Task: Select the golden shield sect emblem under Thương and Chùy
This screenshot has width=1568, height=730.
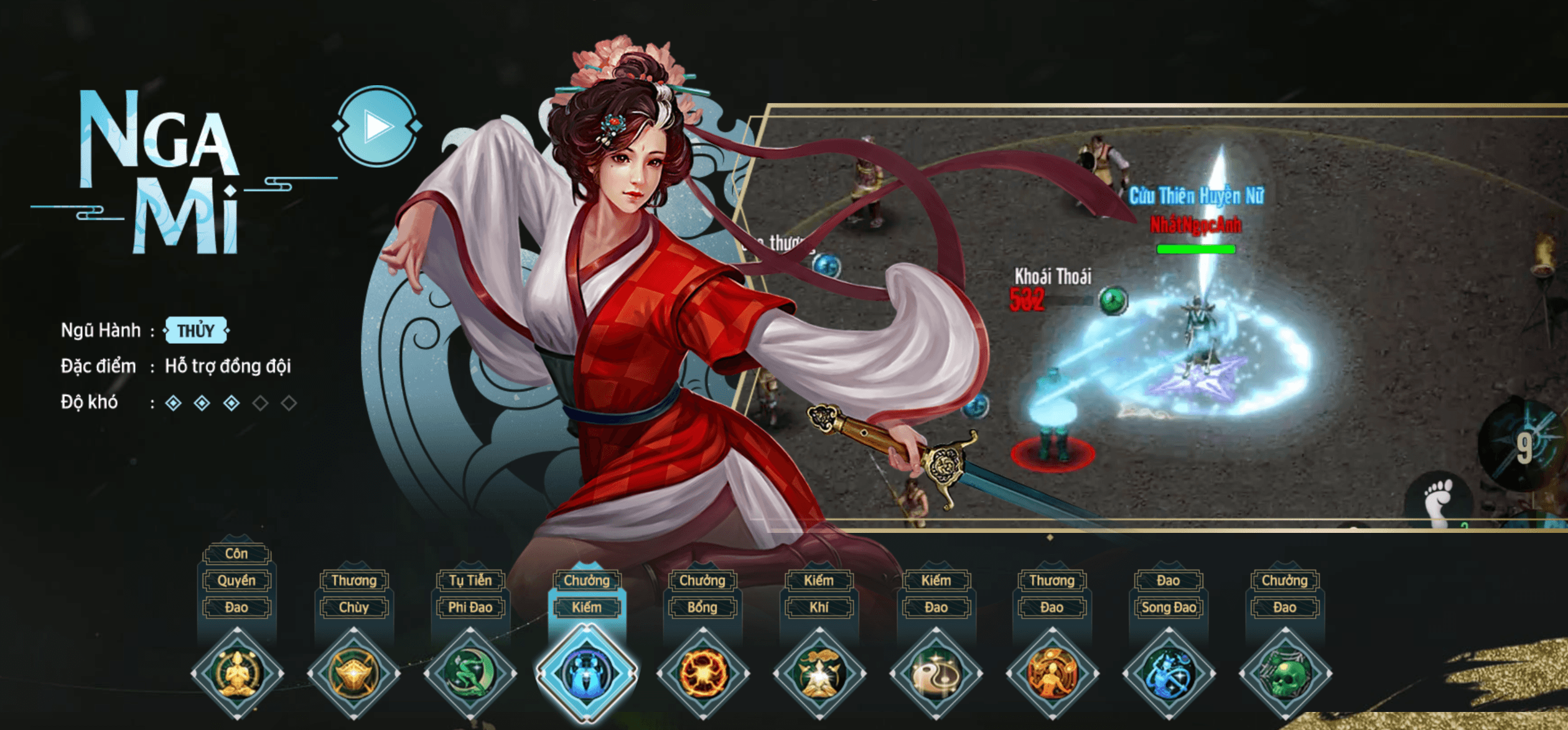Action: point(355,674)
